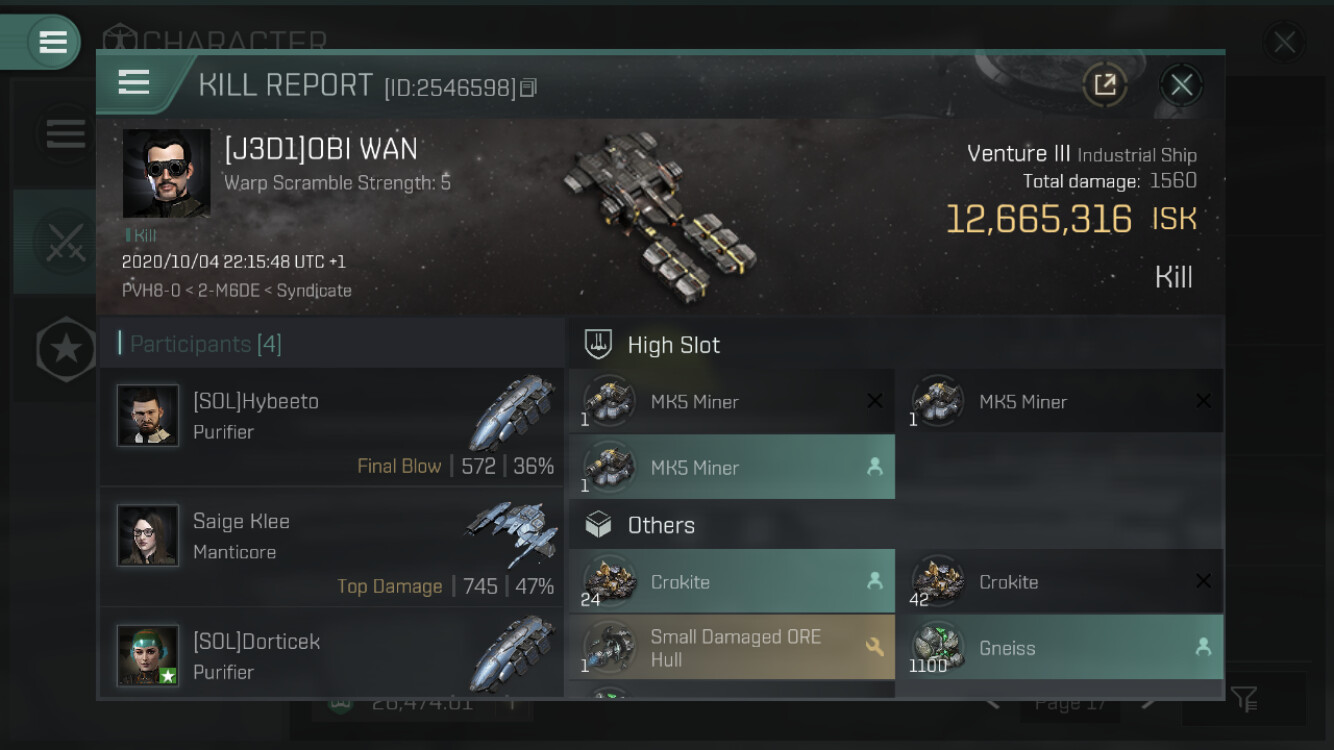View OBI WAN's character portrait

166,173
